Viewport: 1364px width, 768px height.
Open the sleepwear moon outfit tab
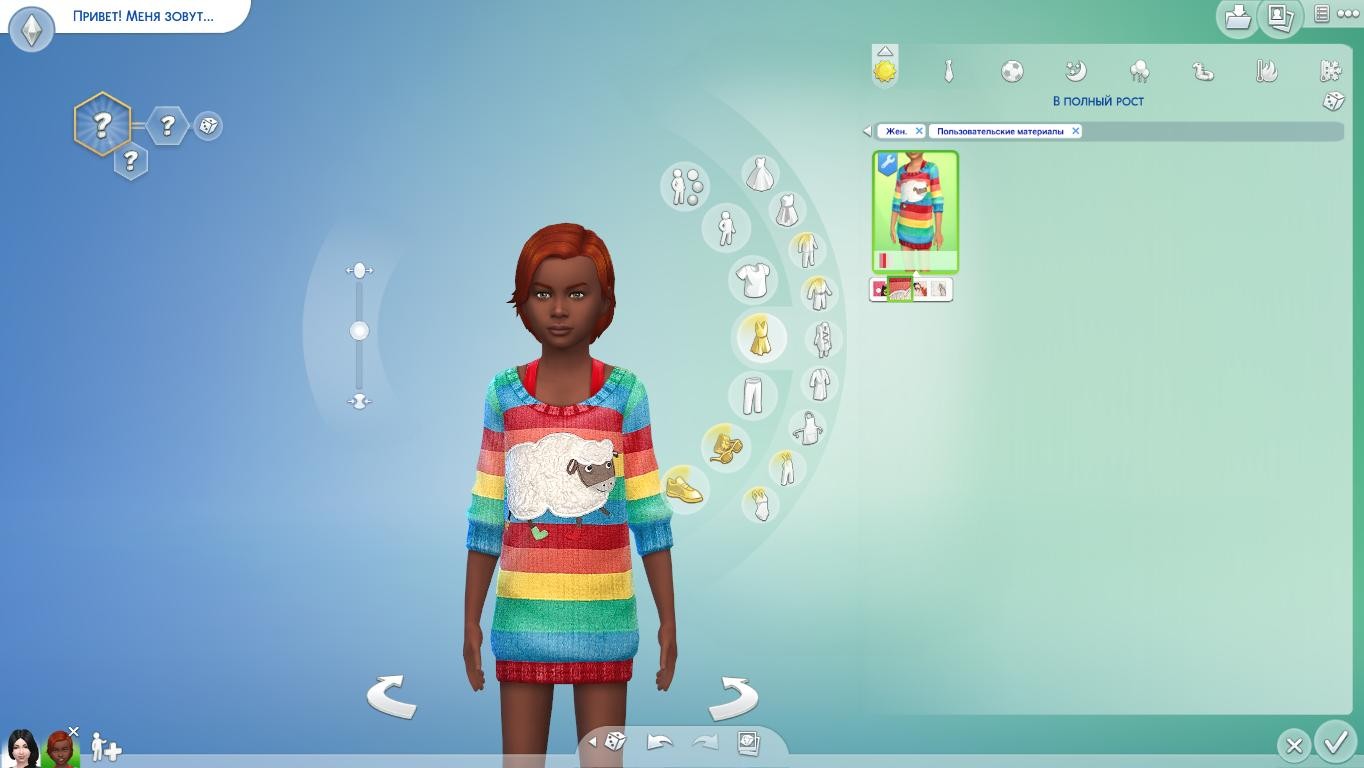(x=1076, y=71)
